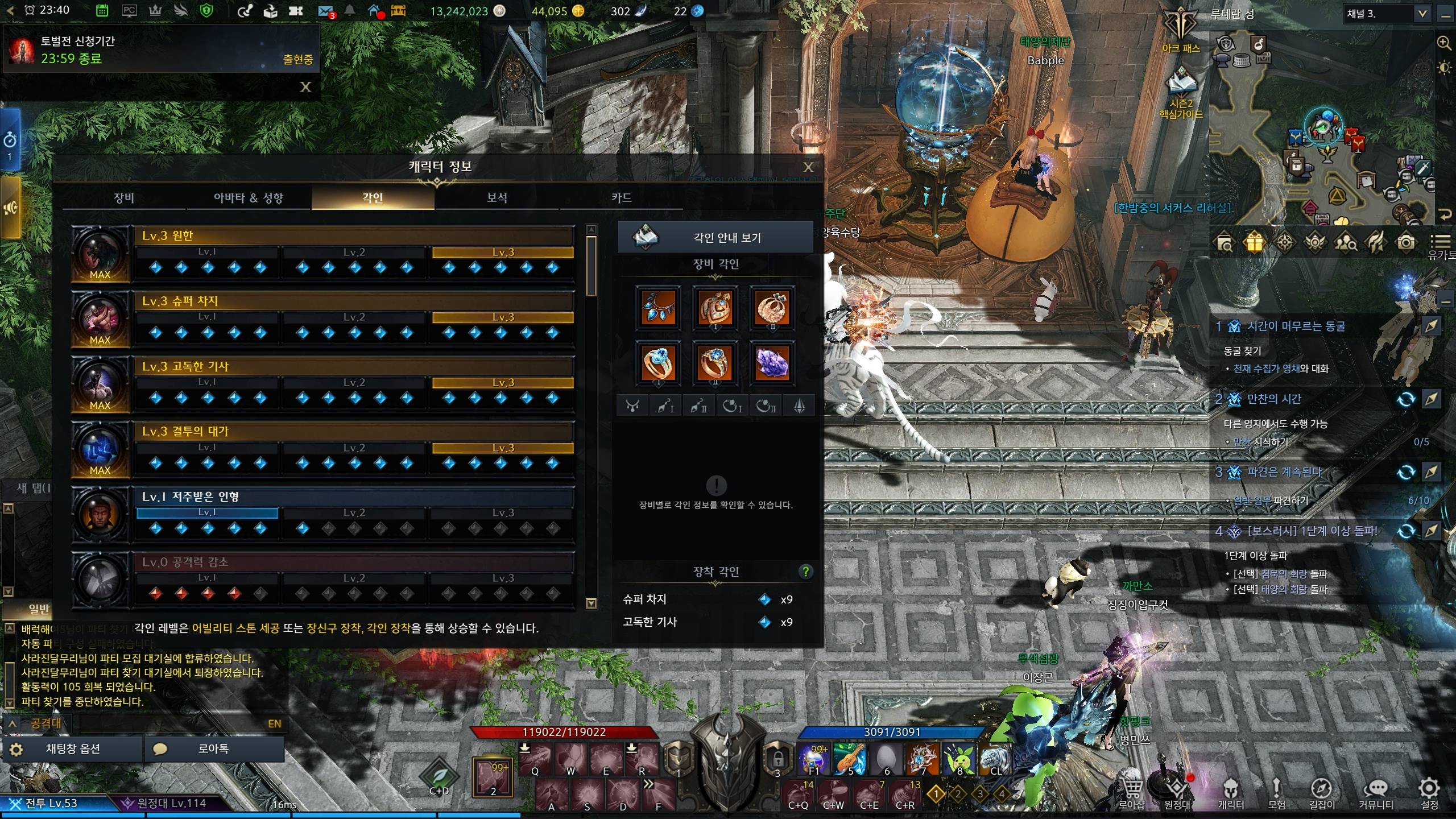Image resolution: width=1456 pixels, height=819 pixels.
Task: Click the 각인 안내 보기 button
Action: 715,237
